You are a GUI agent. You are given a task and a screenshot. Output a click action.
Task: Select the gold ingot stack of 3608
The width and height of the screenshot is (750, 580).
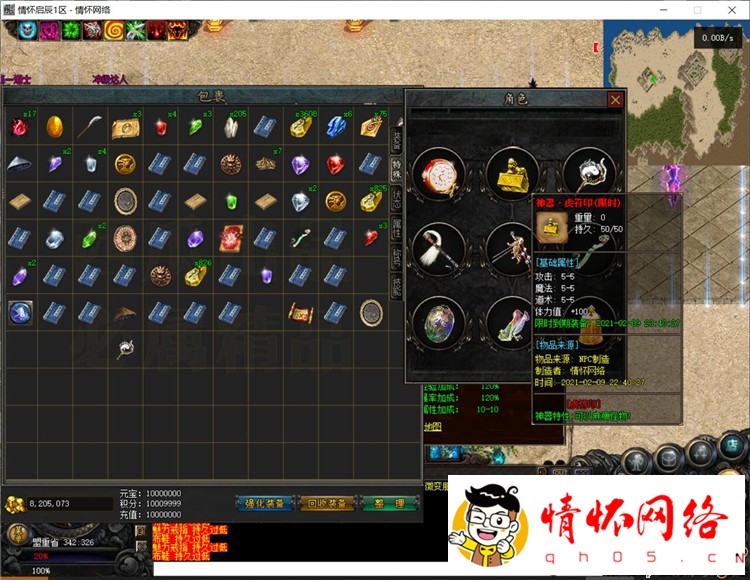[x=300, y=127]
